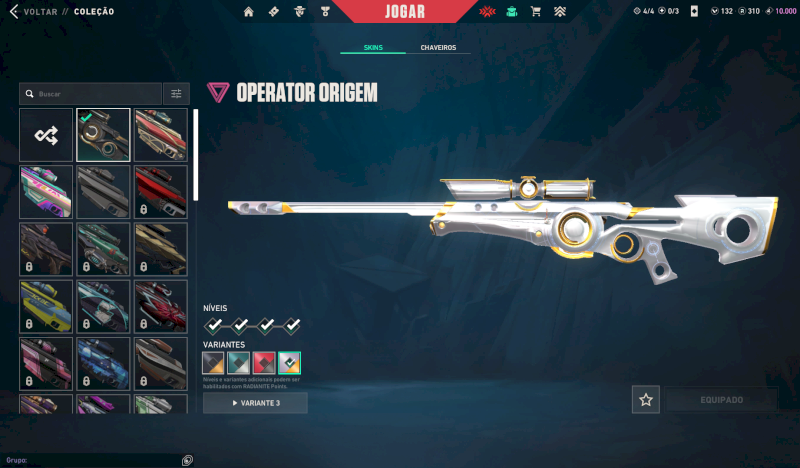The width and height of the screenshot is (800, 468).
Task: Select the orange and black variant swatch
Action: pos(213,363)
